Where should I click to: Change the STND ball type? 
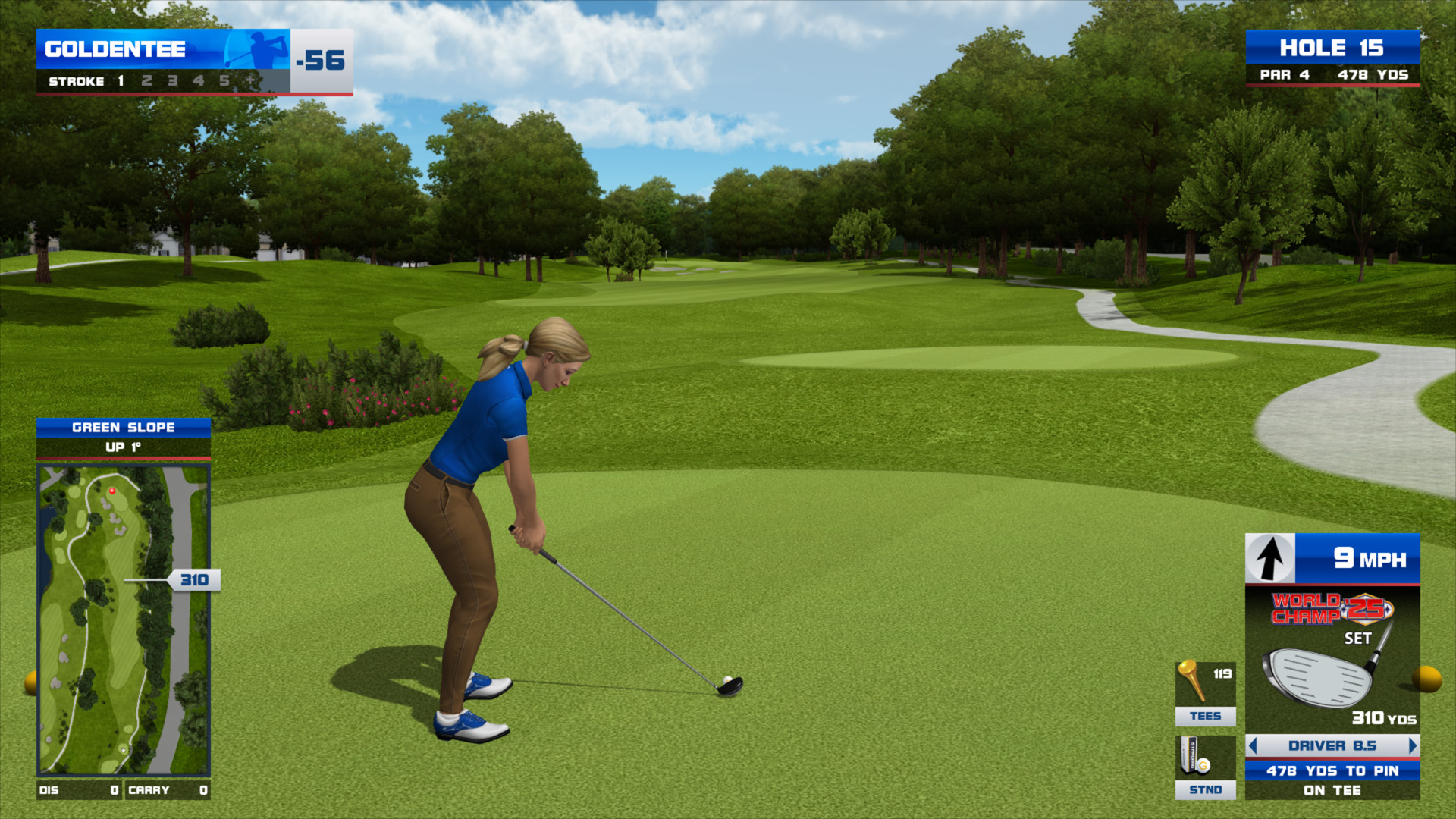coord(1205,767)
